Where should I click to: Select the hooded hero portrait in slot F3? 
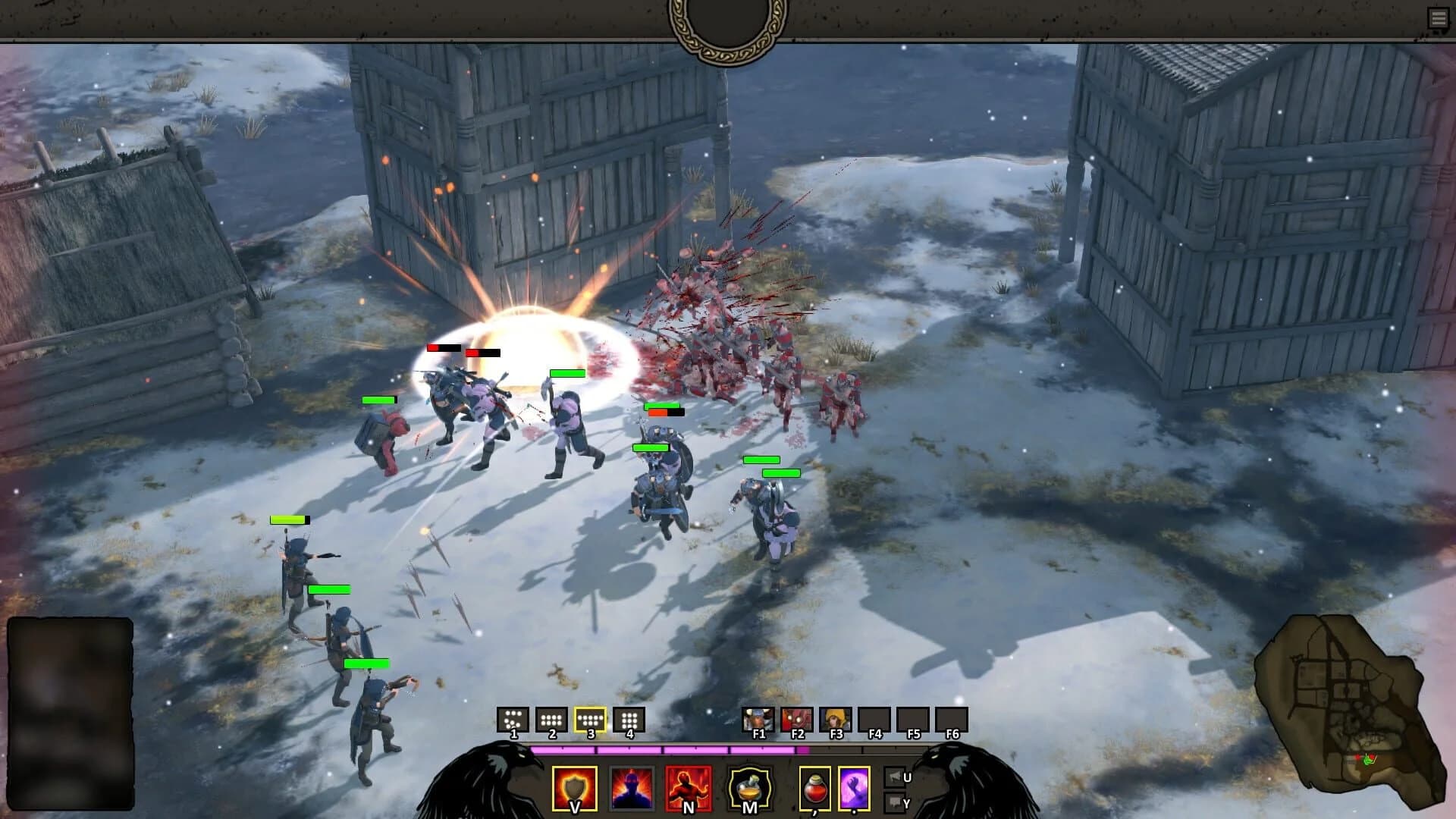[x=836, y=718]
